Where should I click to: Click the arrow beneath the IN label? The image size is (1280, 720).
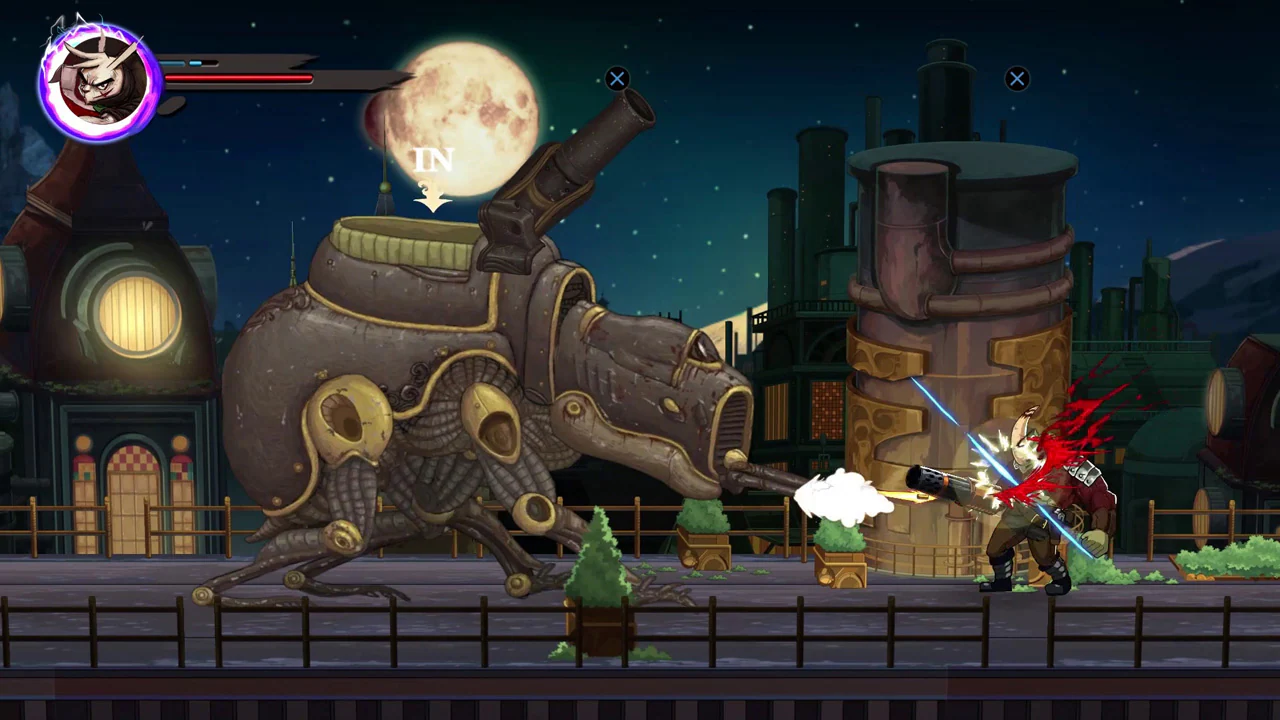(x=433, y=200)
